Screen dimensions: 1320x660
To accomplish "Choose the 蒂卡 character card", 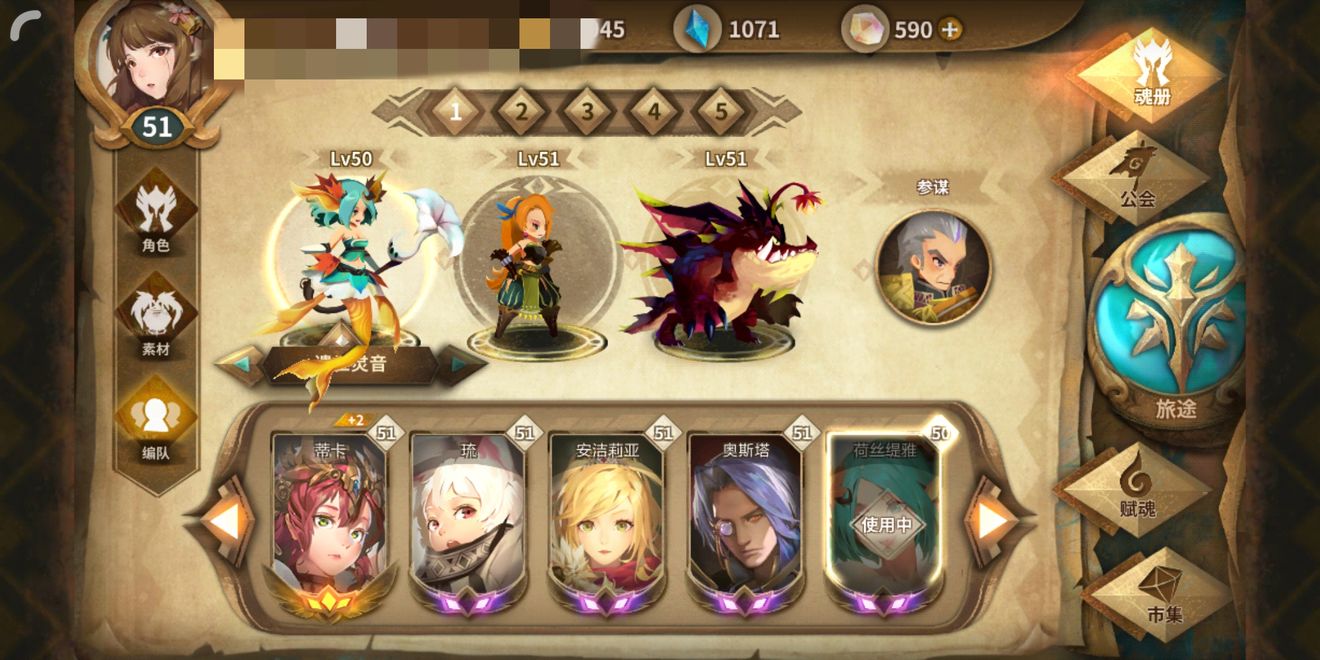I will (329, 515).
